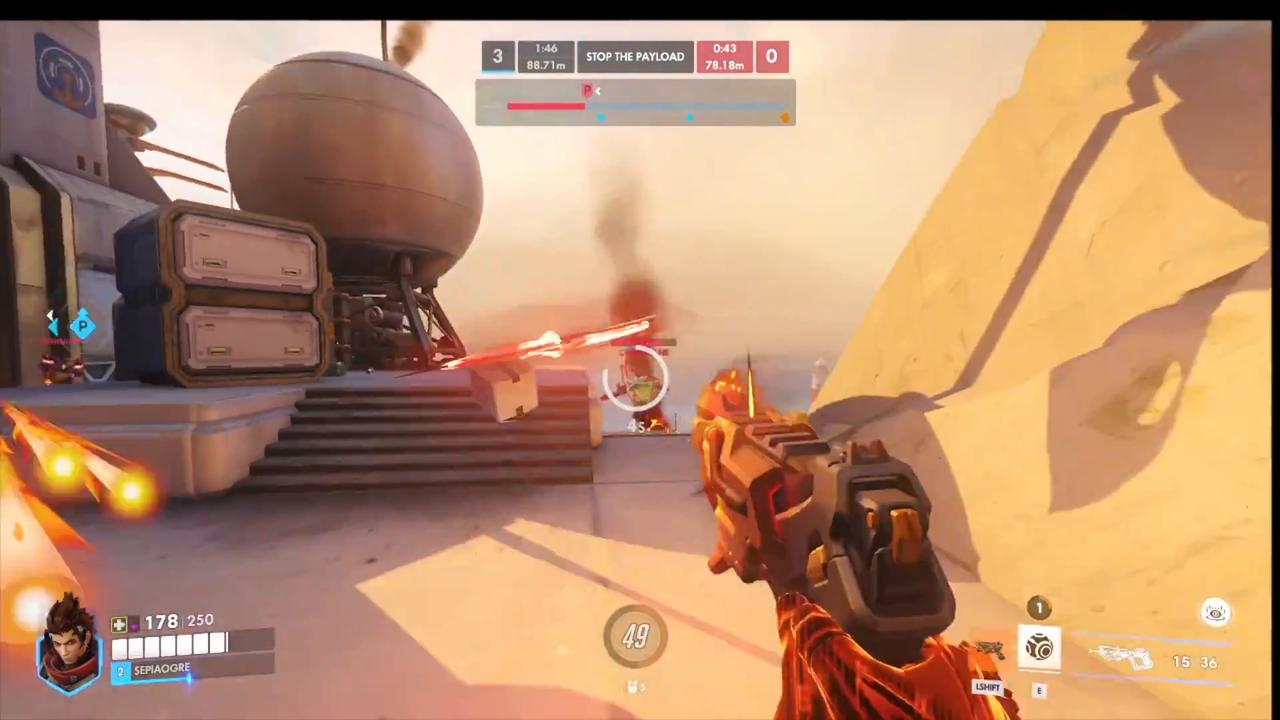Click the orange diamond at payload track end
Screen dimensions: 1280x720
[x=785, y=117]
